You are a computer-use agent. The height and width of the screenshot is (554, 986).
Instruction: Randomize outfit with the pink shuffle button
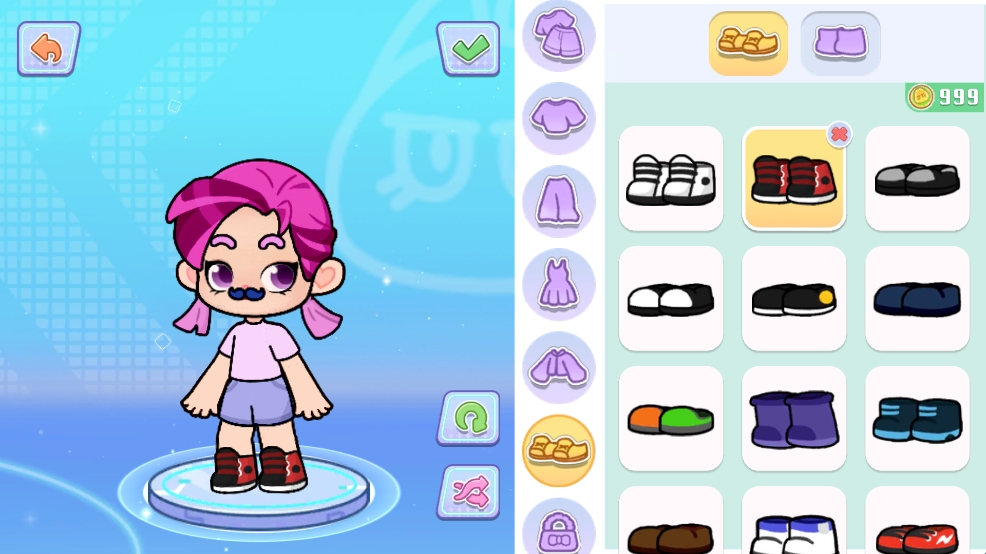point(468,491)
